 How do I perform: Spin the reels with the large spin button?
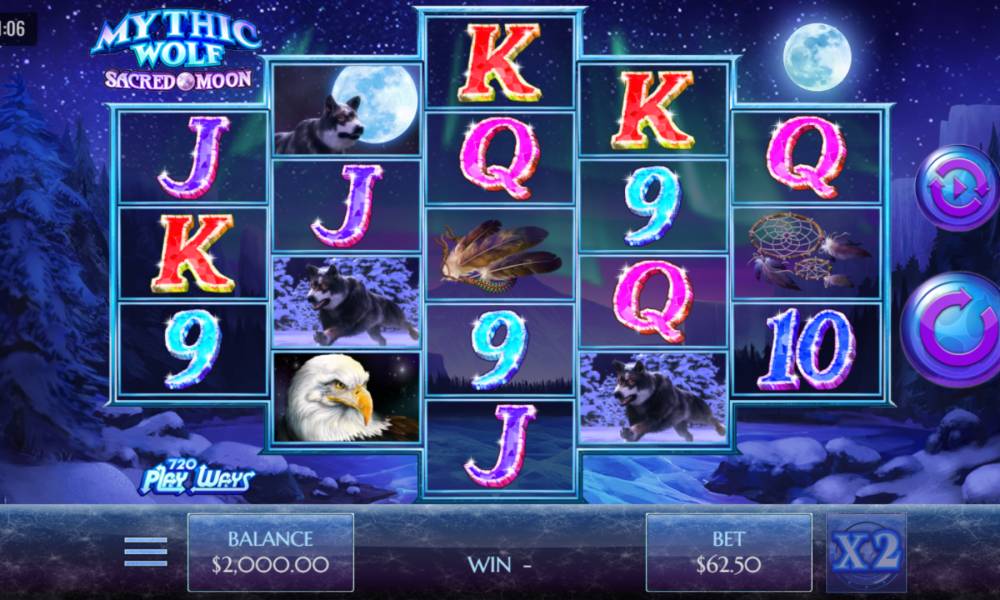point(952,328)
